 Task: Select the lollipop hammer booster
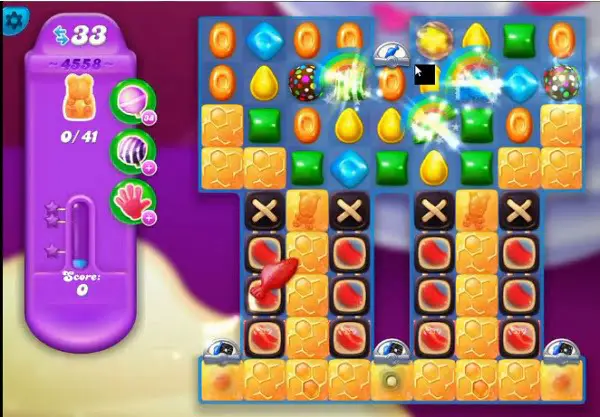point(131,101)
